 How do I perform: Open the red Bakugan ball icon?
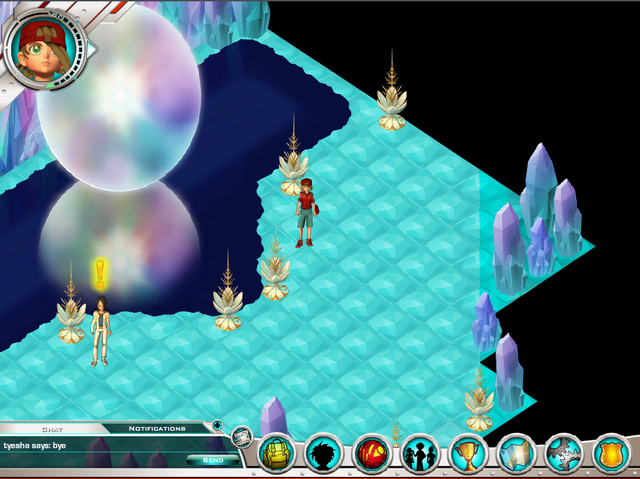tap(372, 454)
